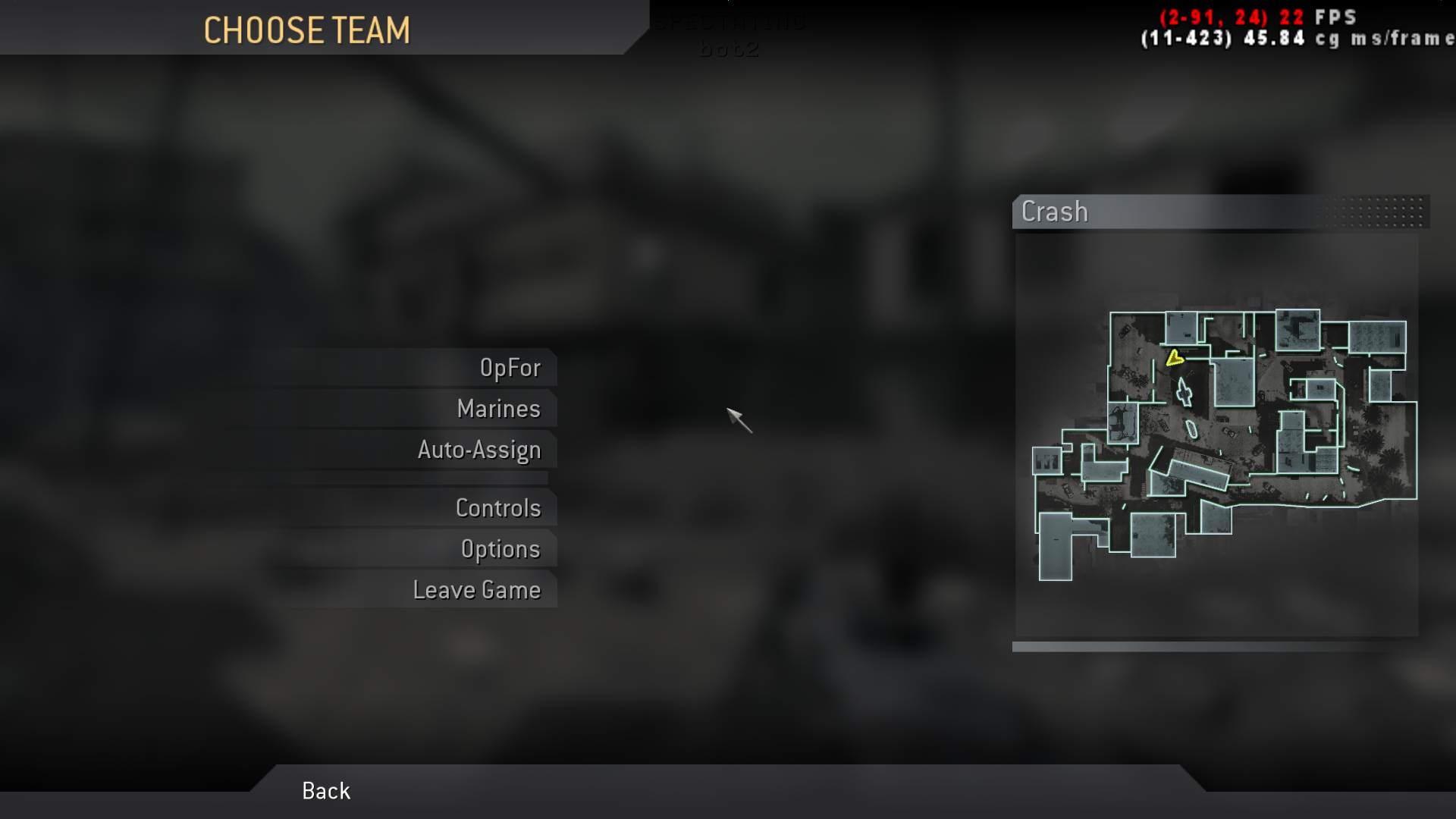Viewport: 1456px width, 819px height.
Task: Click Back at the bottom of the screen
Action: tap(325, 791)
